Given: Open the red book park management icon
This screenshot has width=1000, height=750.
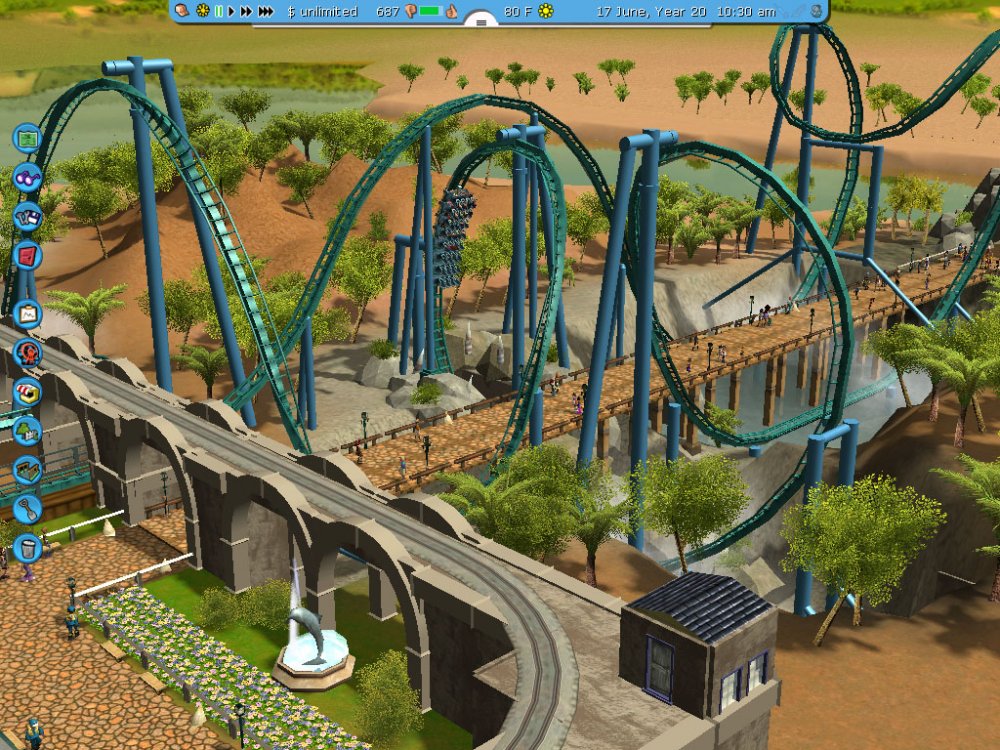Looking at the screenshot, I should pyautogui.click(x=27, y=254).
